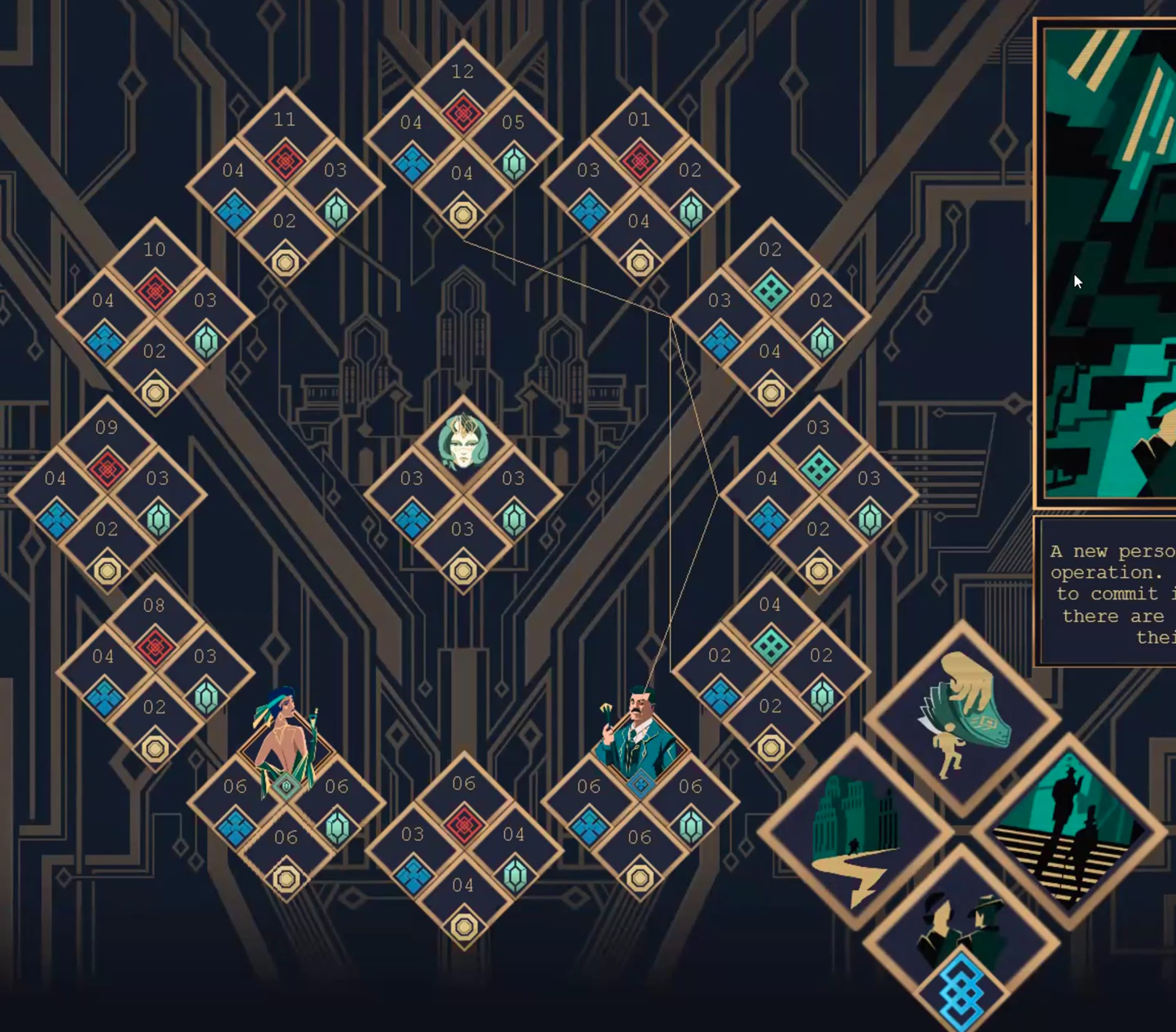Choose the silhouettes on stairs tile
This screenshot has width=1176, height=1032.
point(1069,831)
